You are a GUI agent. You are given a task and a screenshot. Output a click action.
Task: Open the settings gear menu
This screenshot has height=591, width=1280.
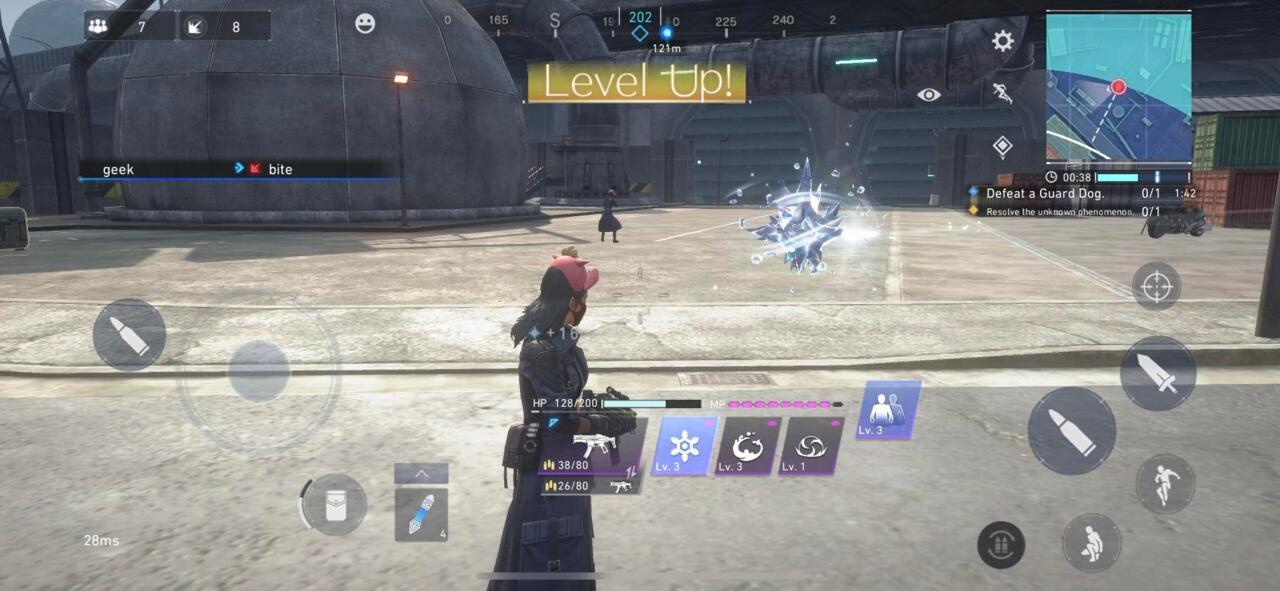tap(1002, 41)
